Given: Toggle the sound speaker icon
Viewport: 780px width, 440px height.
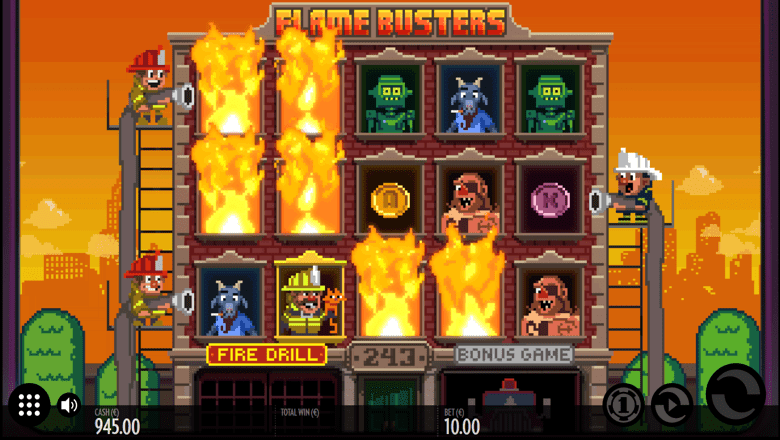Looking at the screenshot, I should [x=68, y=405].
